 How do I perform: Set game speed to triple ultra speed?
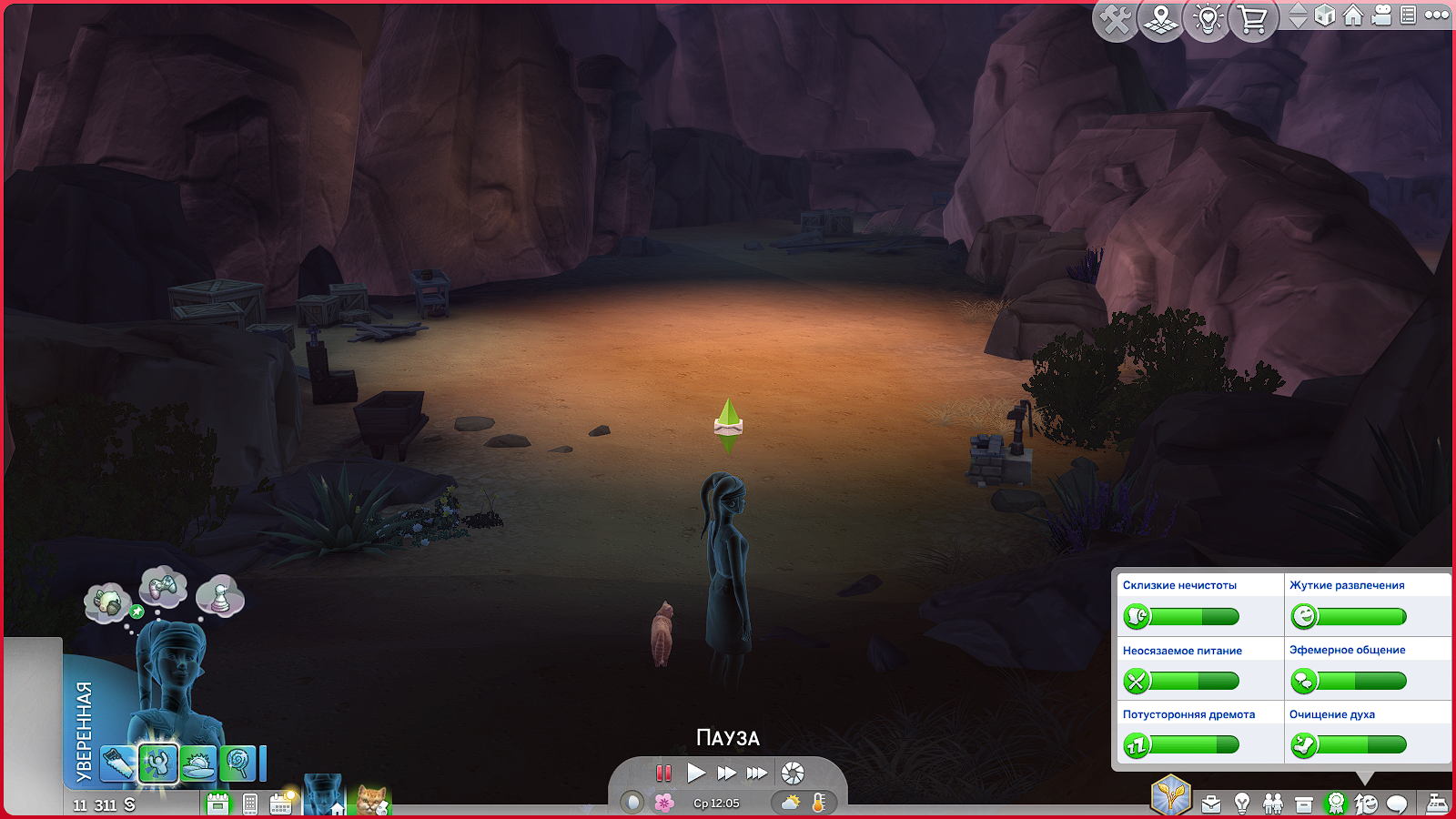(757, 773)
